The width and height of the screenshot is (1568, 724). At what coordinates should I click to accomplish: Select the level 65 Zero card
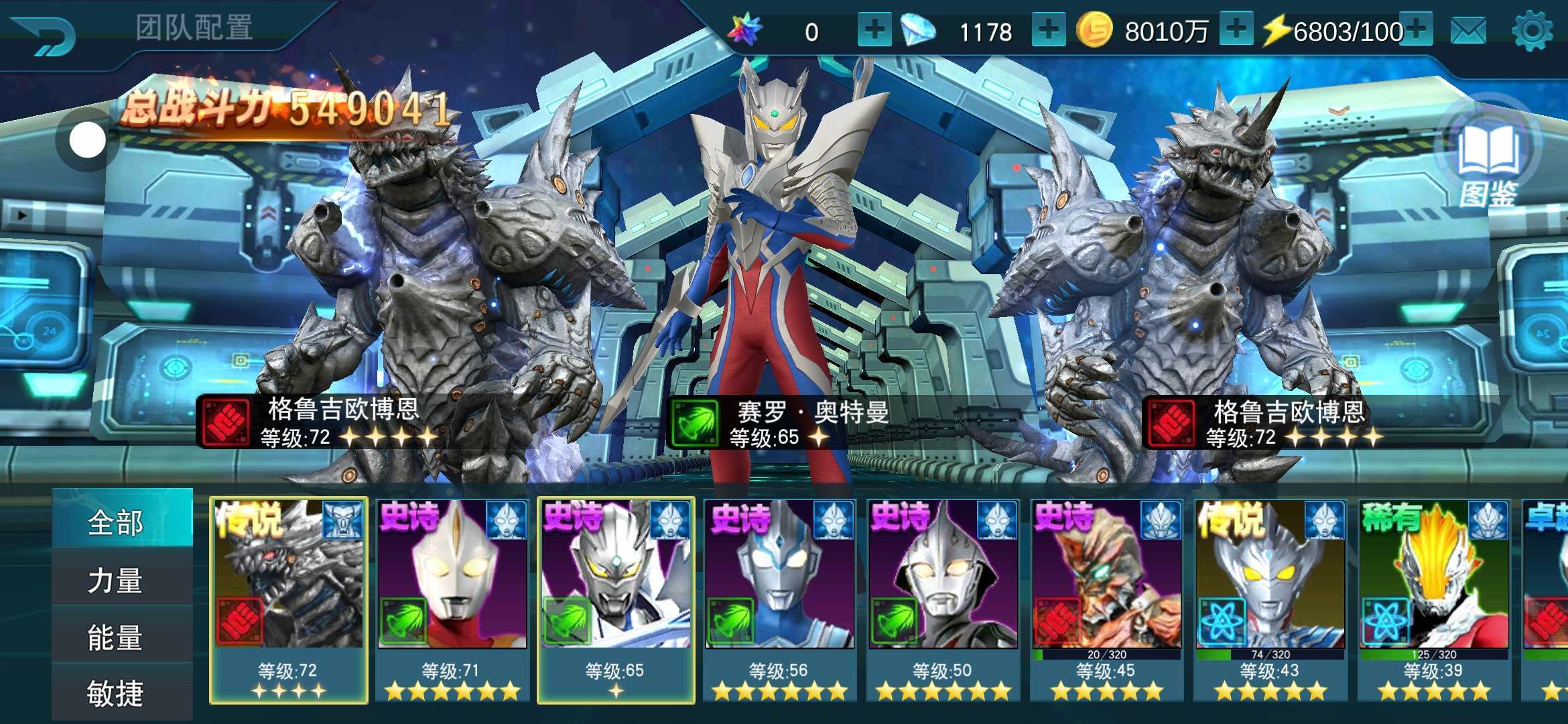pyautogui.click(x=616, y=599)
